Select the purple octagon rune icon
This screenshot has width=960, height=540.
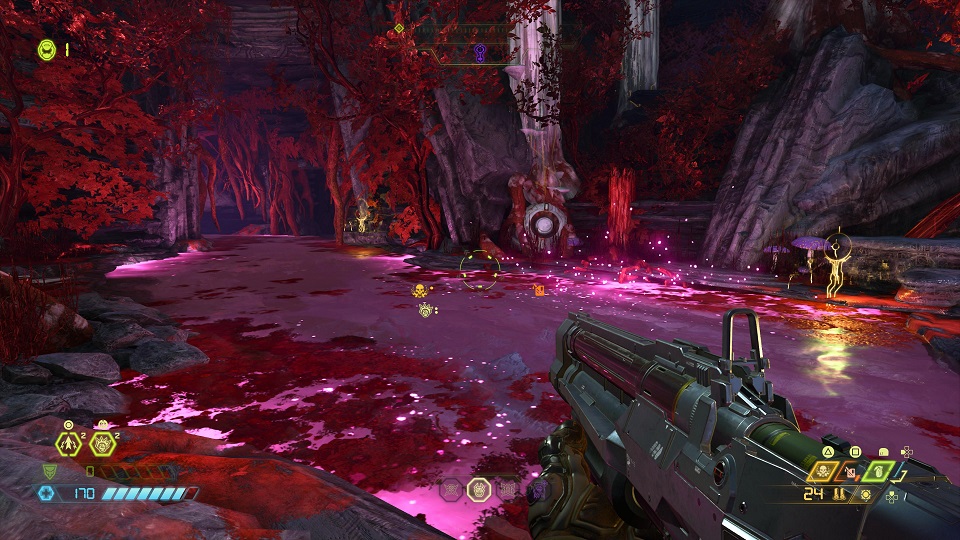pos(537,489)
